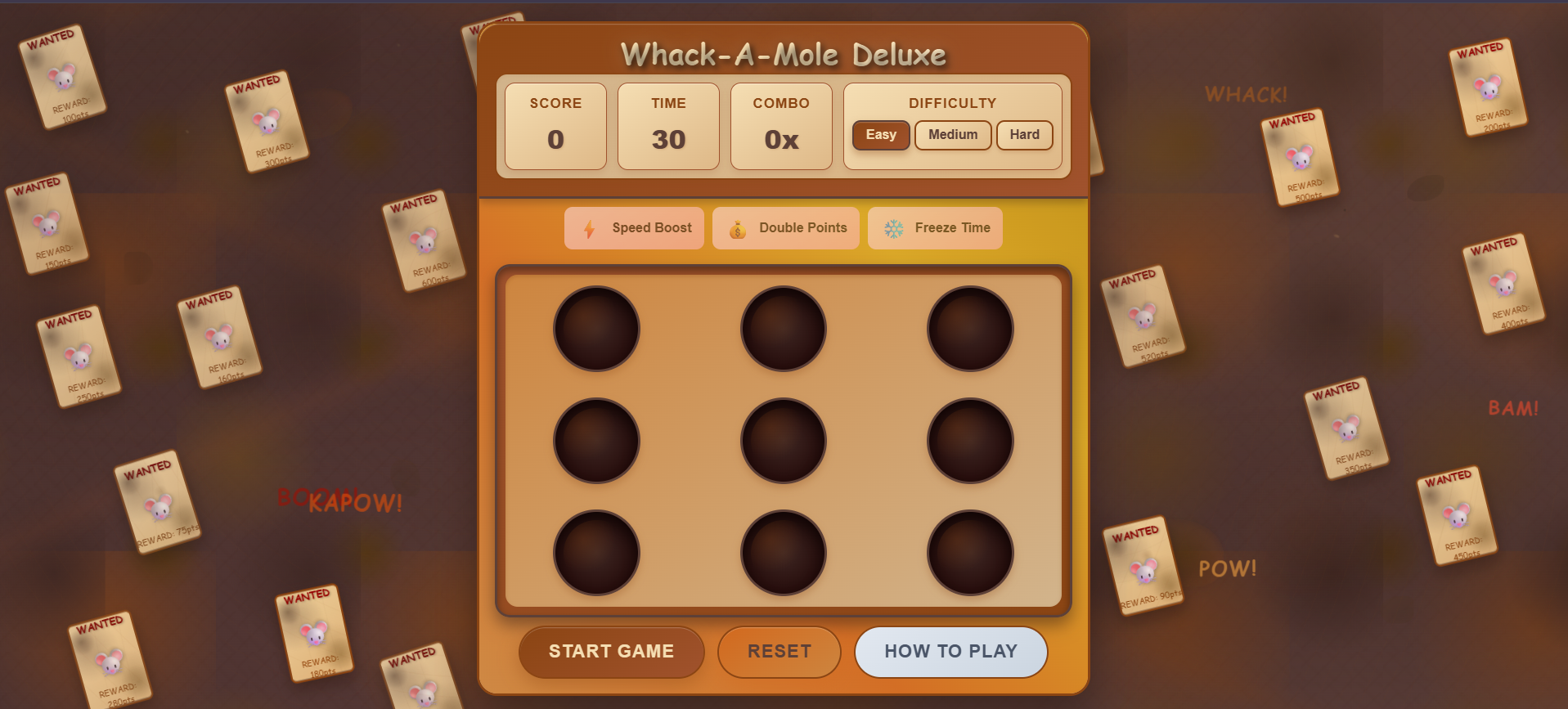The image size is (1568, 709).
Task: Click the bottom-right mole hole
Action: (968, 552)
